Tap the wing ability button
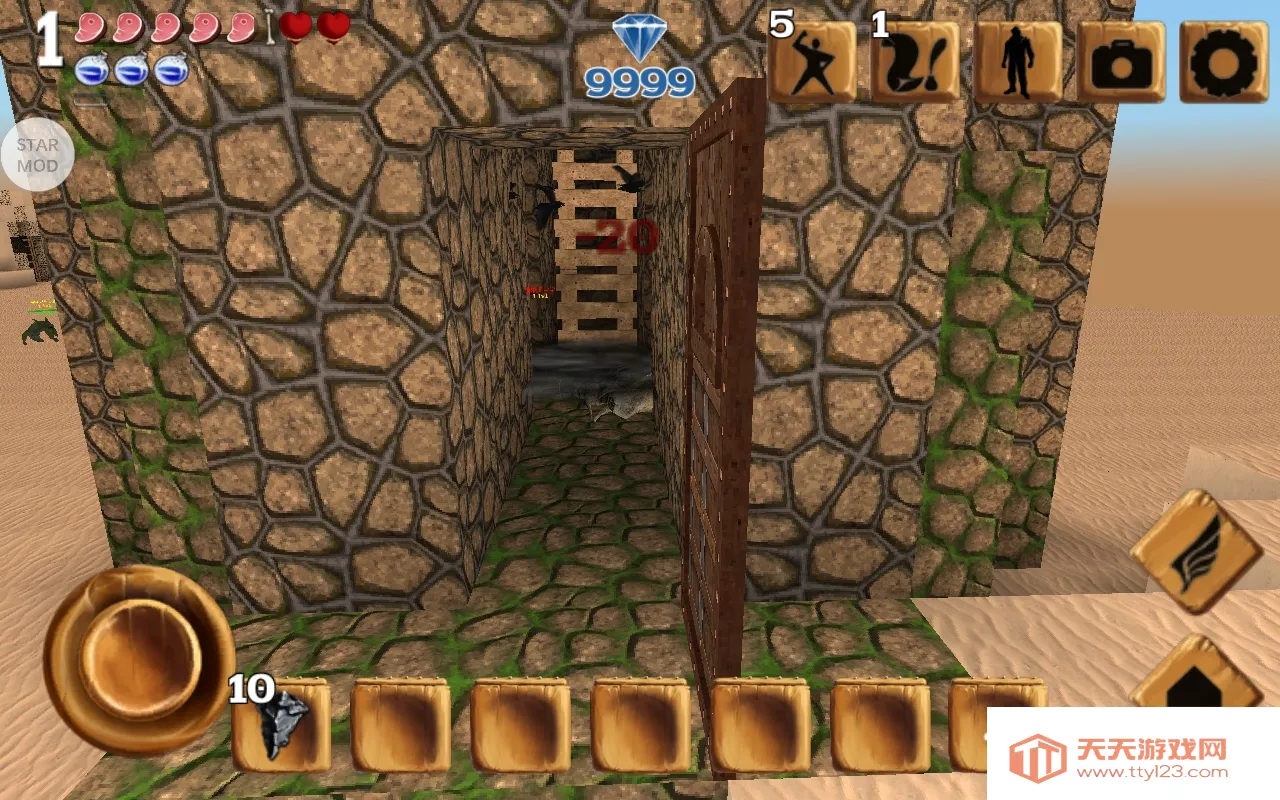This screenshot has width=1280, height=800. (1196, 550)
